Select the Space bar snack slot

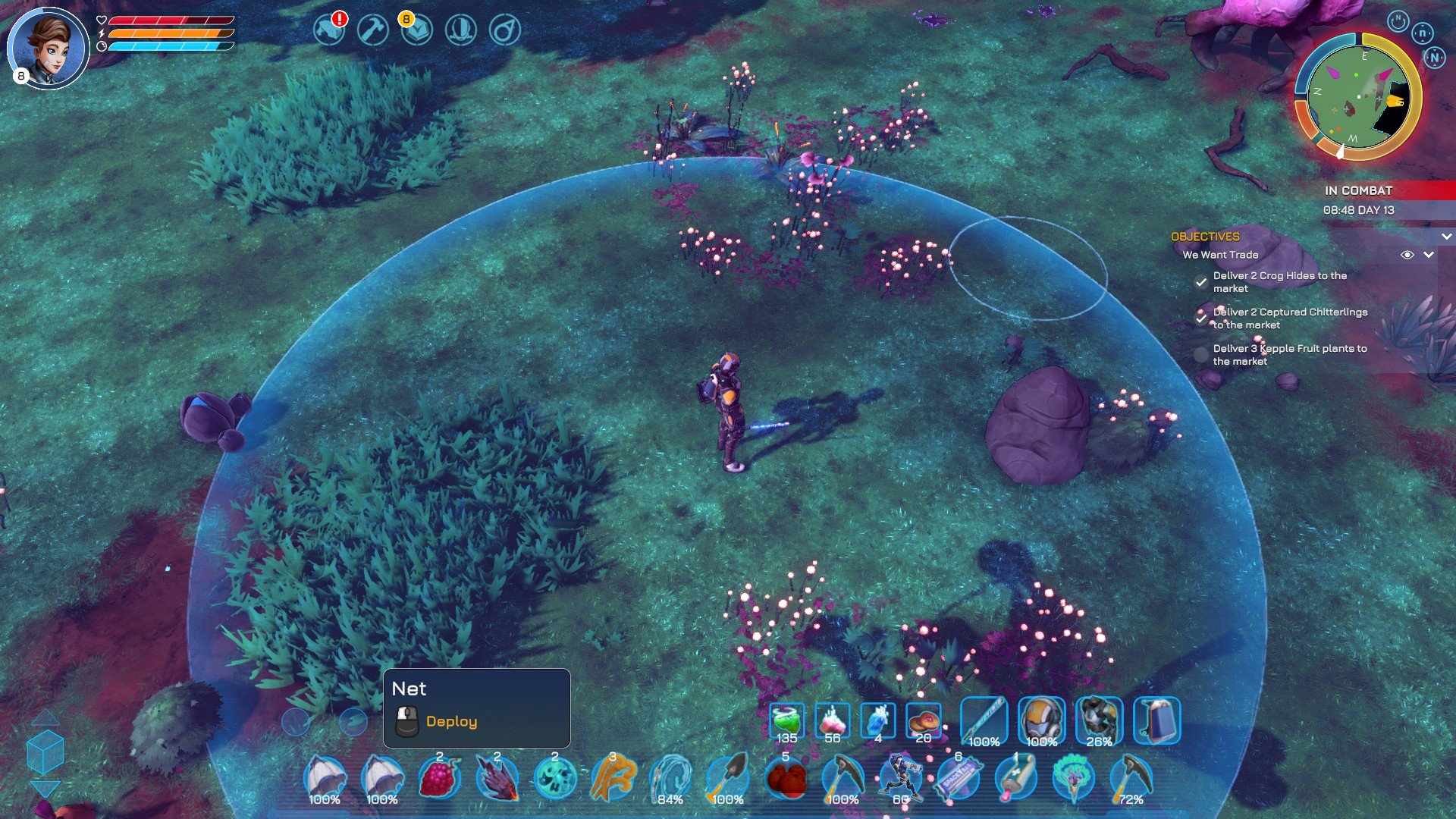pos(959,779)
